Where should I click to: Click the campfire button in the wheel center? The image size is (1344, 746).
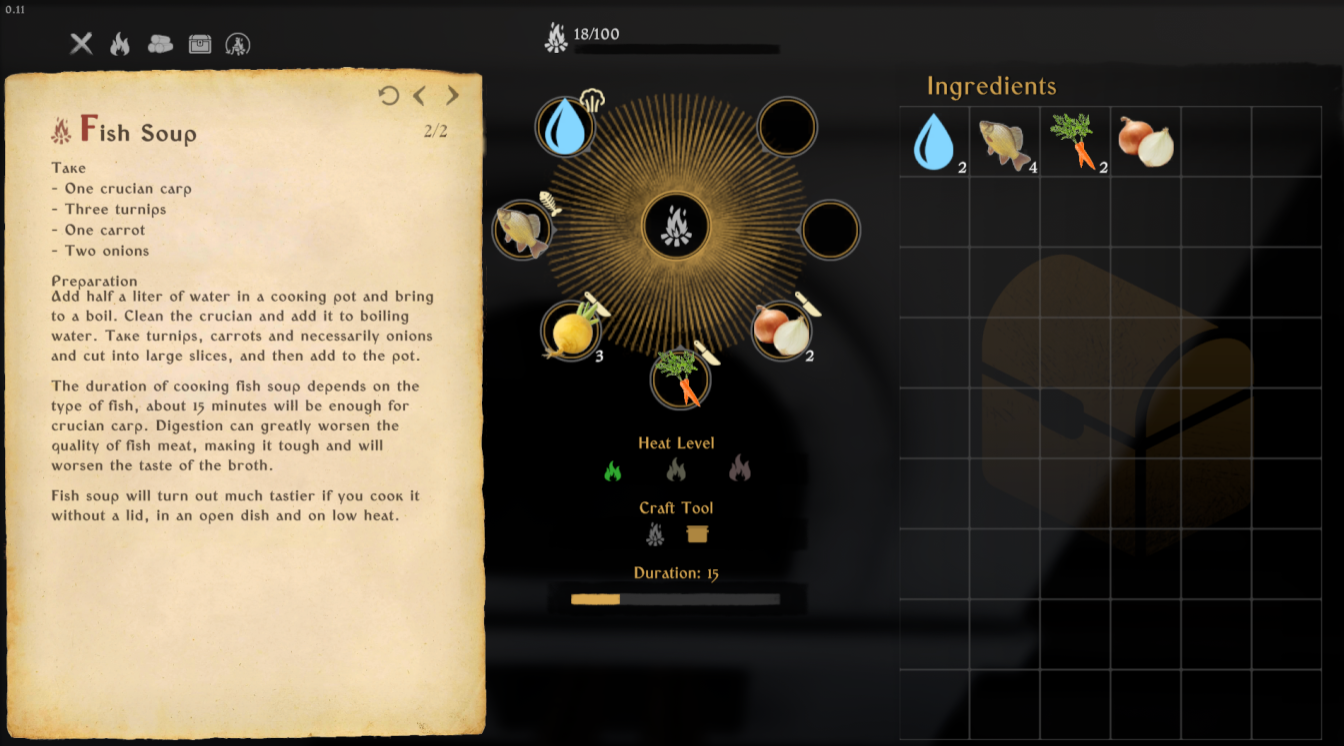(x=677, y=227)
